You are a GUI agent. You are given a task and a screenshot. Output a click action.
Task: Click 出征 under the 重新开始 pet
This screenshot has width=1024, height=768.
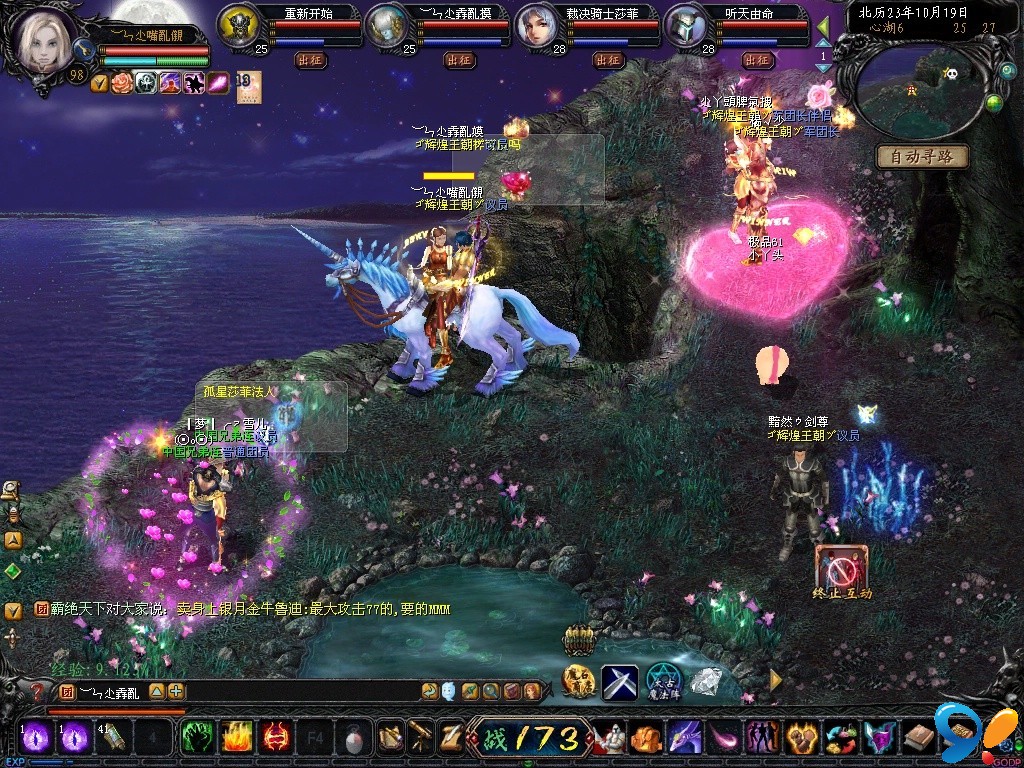coord(309,60)
